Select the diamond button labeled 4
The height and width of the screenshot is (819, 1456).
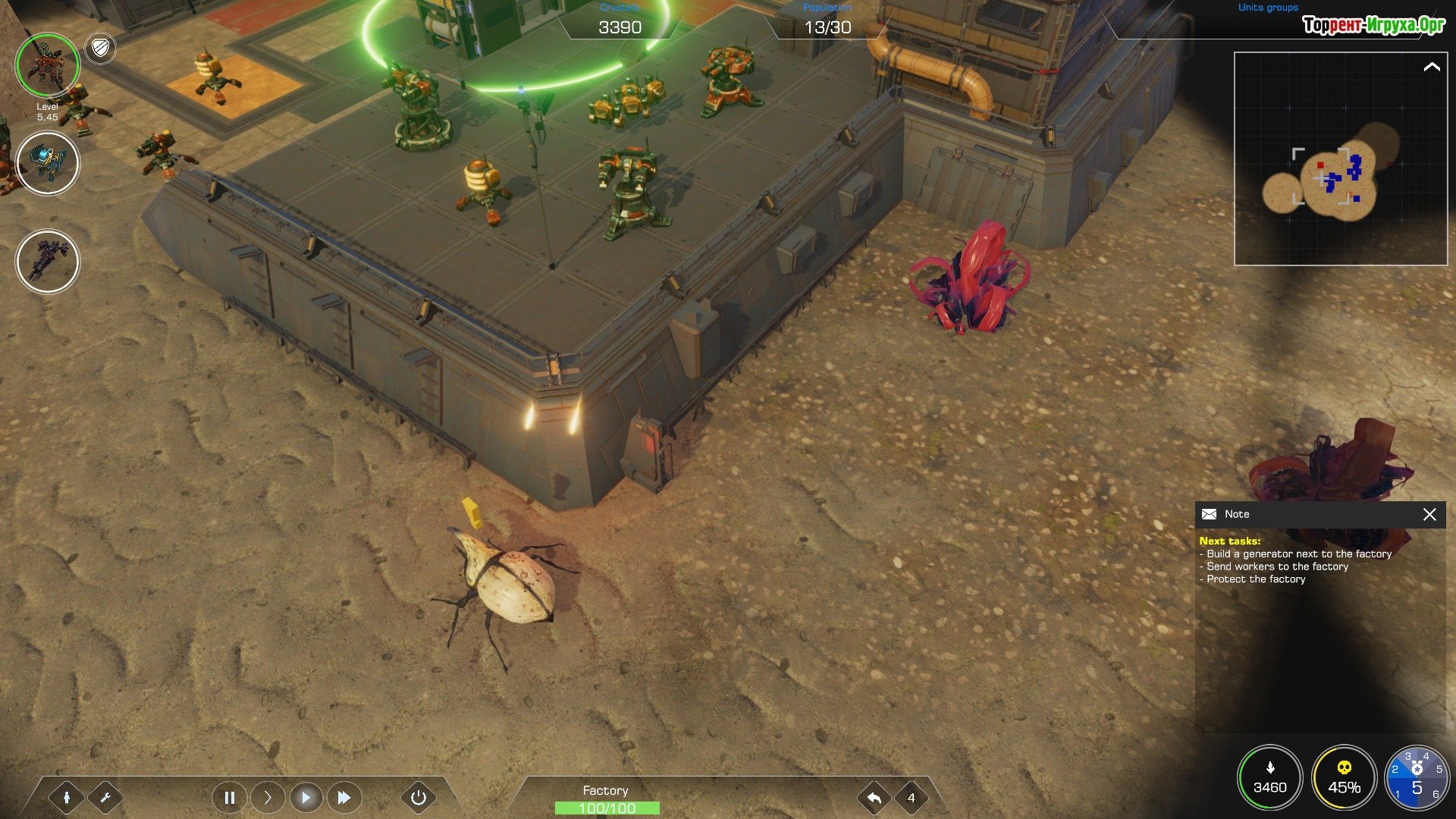pos(912,798)
